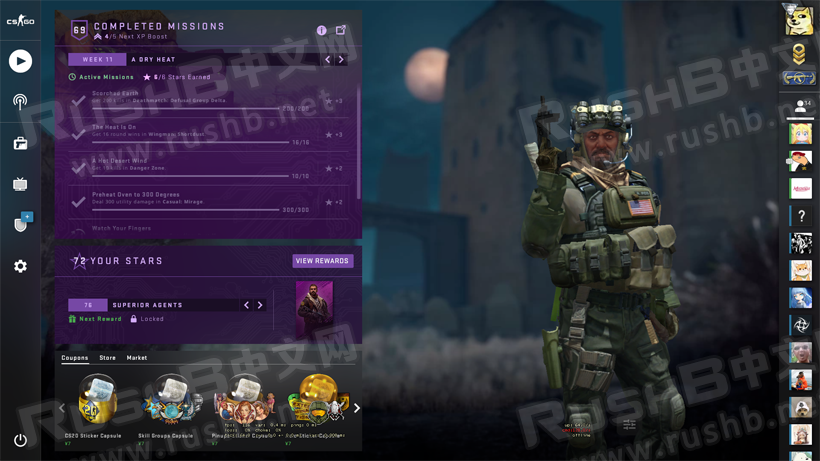
Task: Open the broadcast antenna icon
Action: [20, 101]
